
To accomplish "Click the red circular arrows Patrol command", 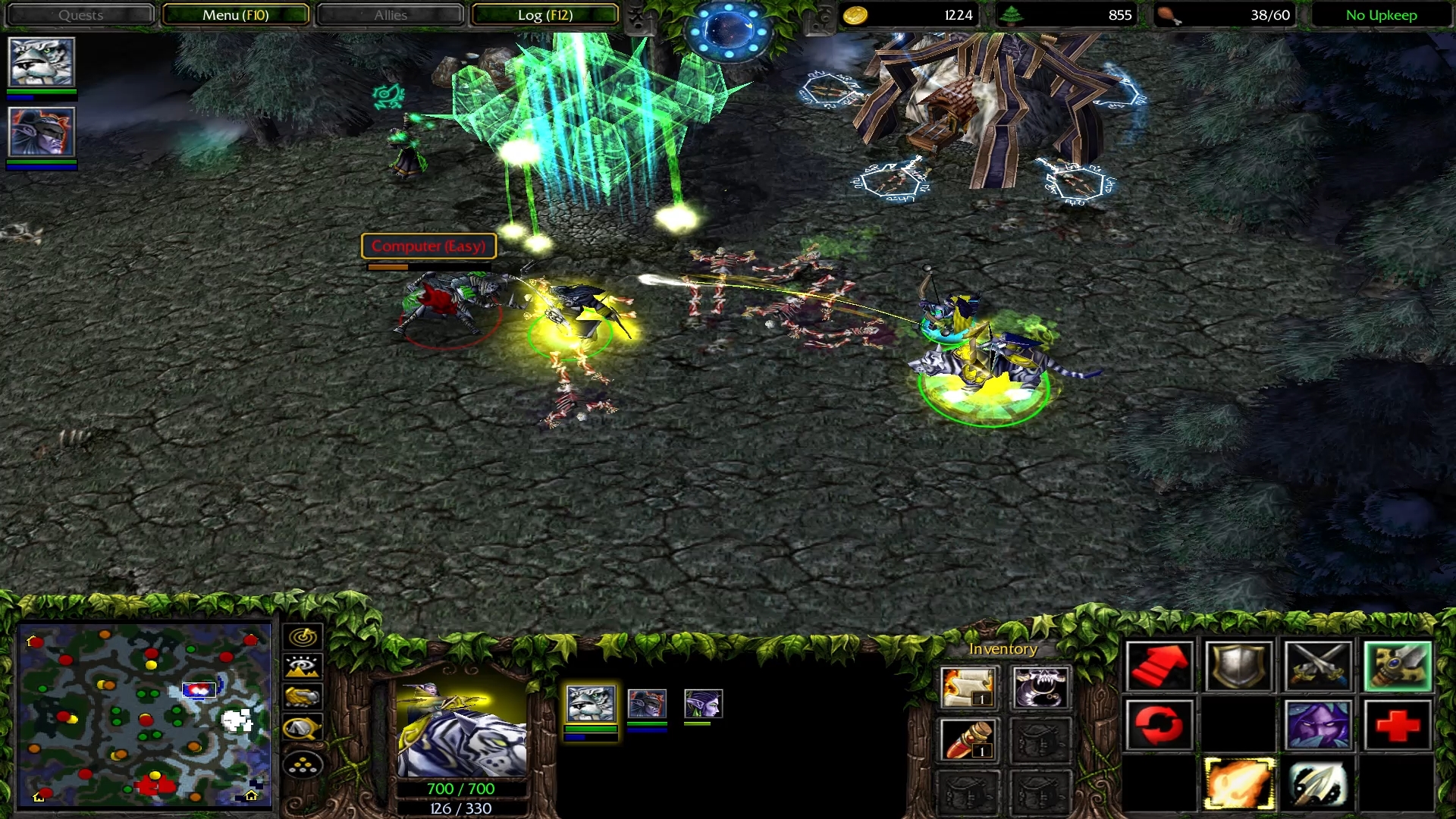I will click(1159, 725).
